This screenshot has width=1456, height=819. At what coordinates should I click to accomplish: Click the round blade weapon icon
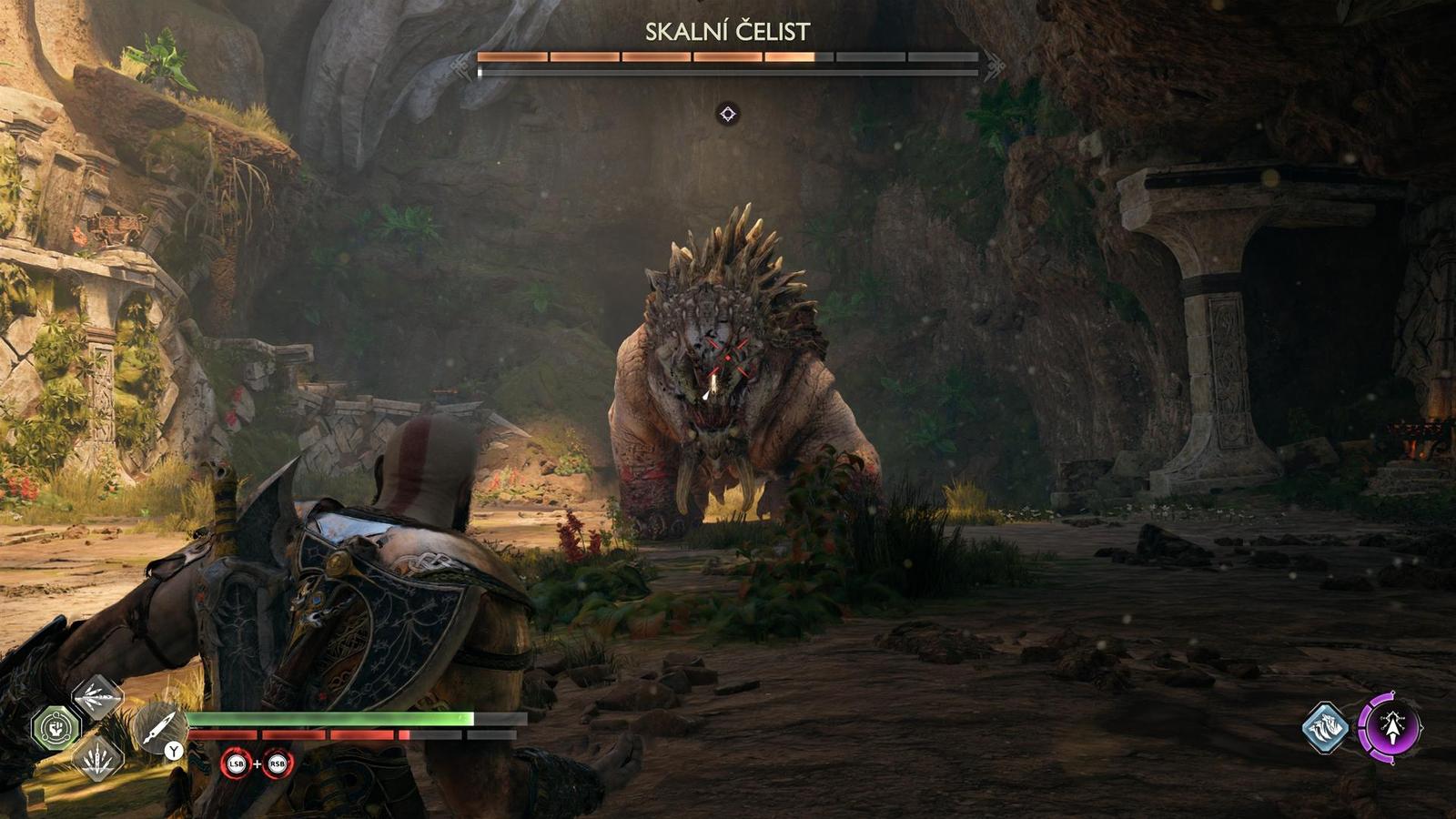(158, 727)
